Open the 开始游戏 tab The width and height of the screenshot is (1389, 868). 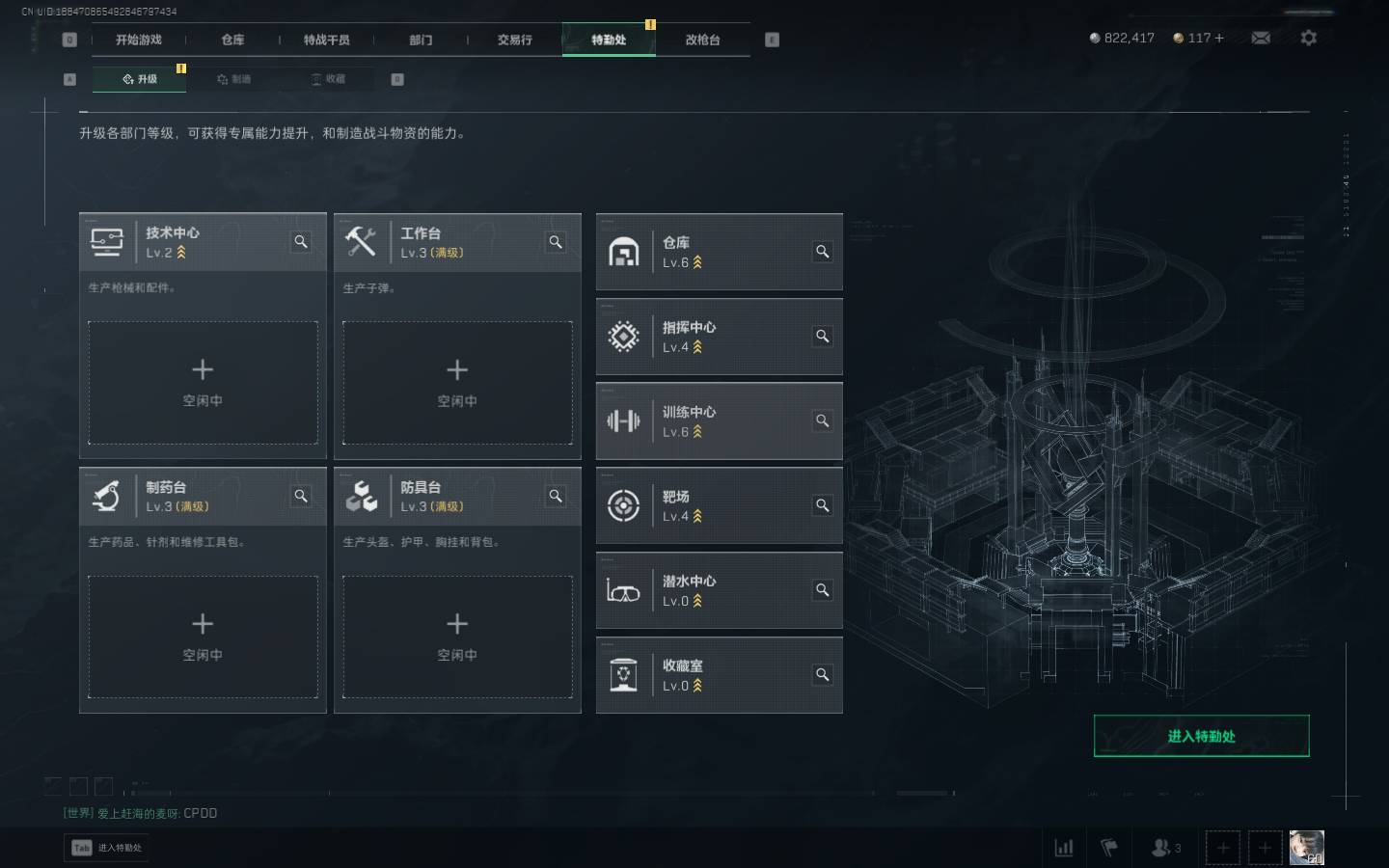[138, 40]
